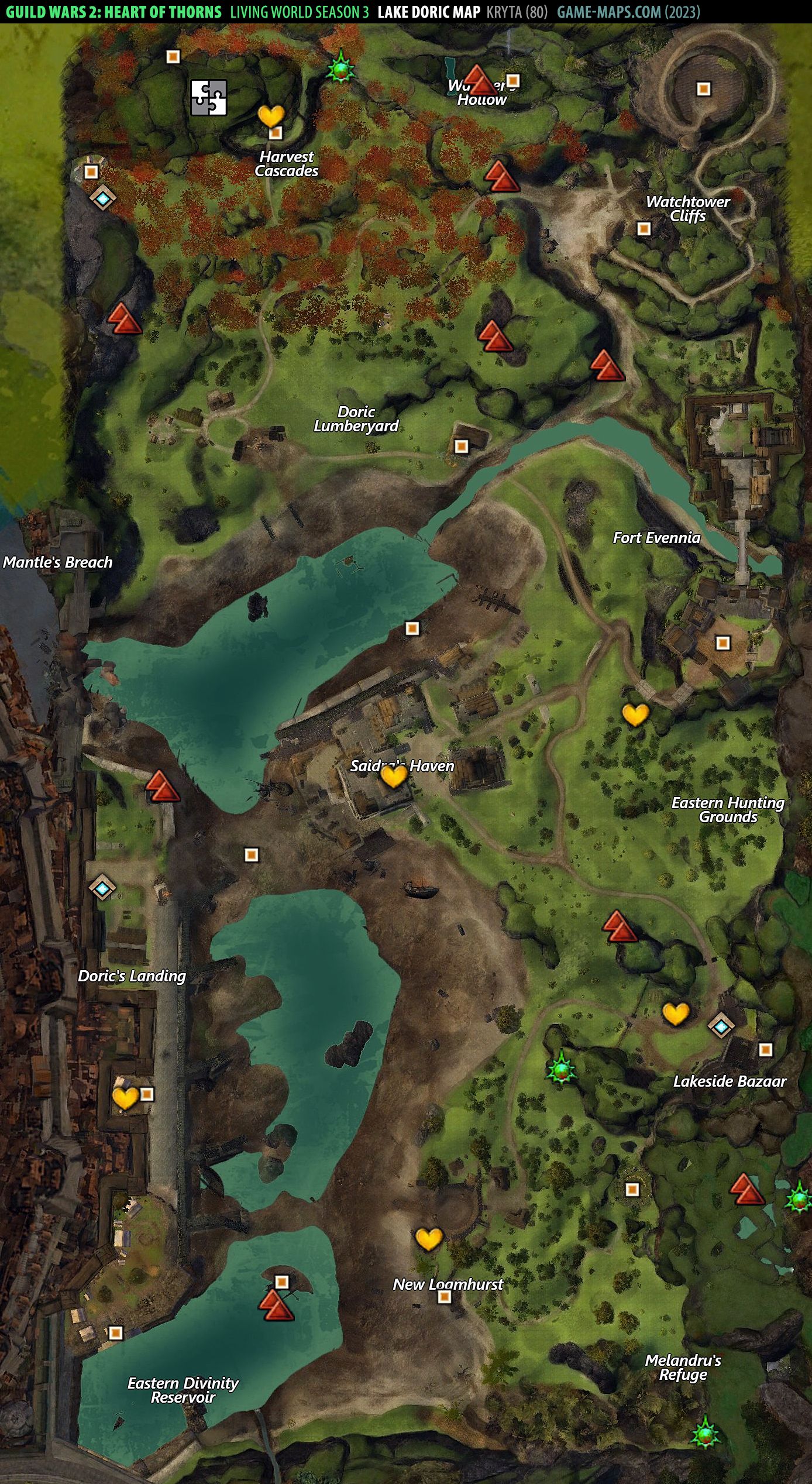
Task: Select the heart marker beside Lakeside Bazaar waypoint
Action: click(676, 1014)
